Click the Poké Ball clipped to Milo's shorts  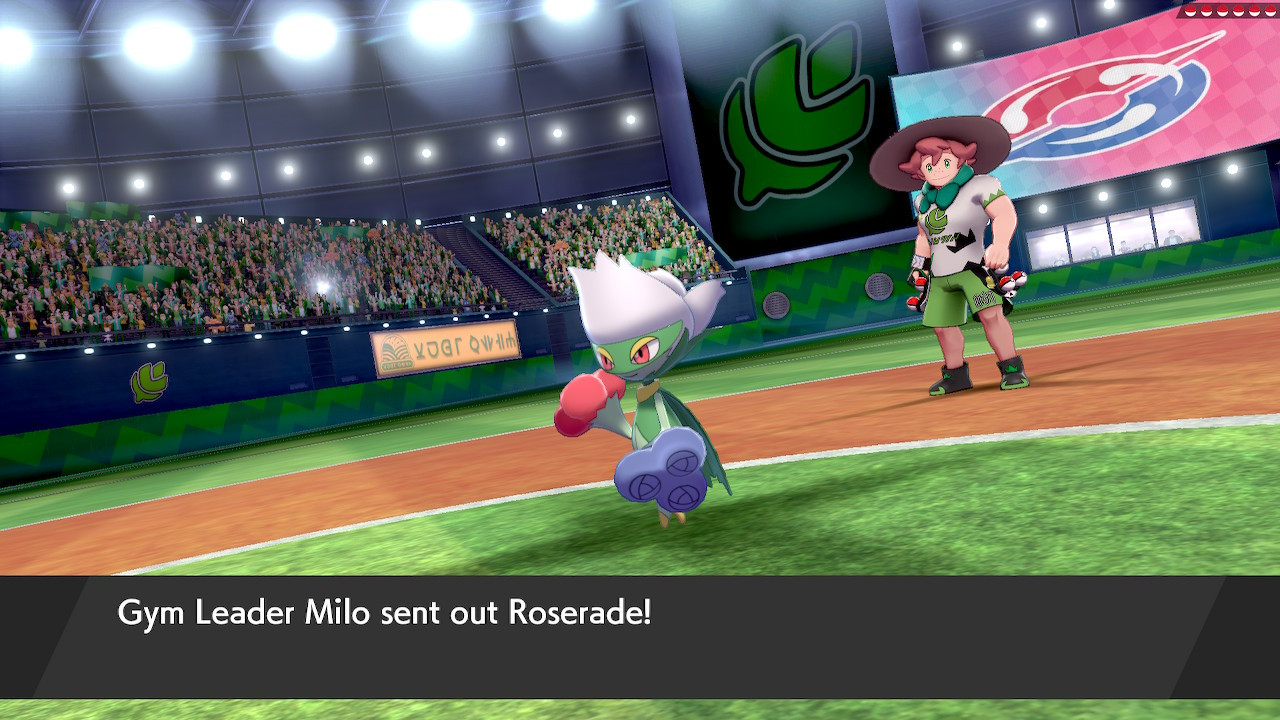point(1009,280)
